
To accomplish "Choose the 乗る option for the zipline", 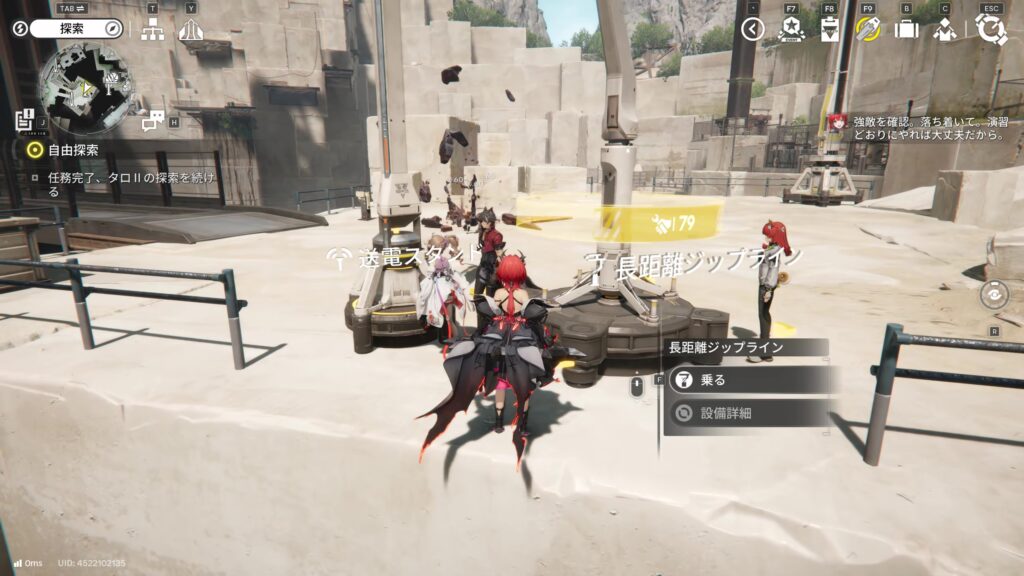I will pyautogui.click(x=745, y=380).
